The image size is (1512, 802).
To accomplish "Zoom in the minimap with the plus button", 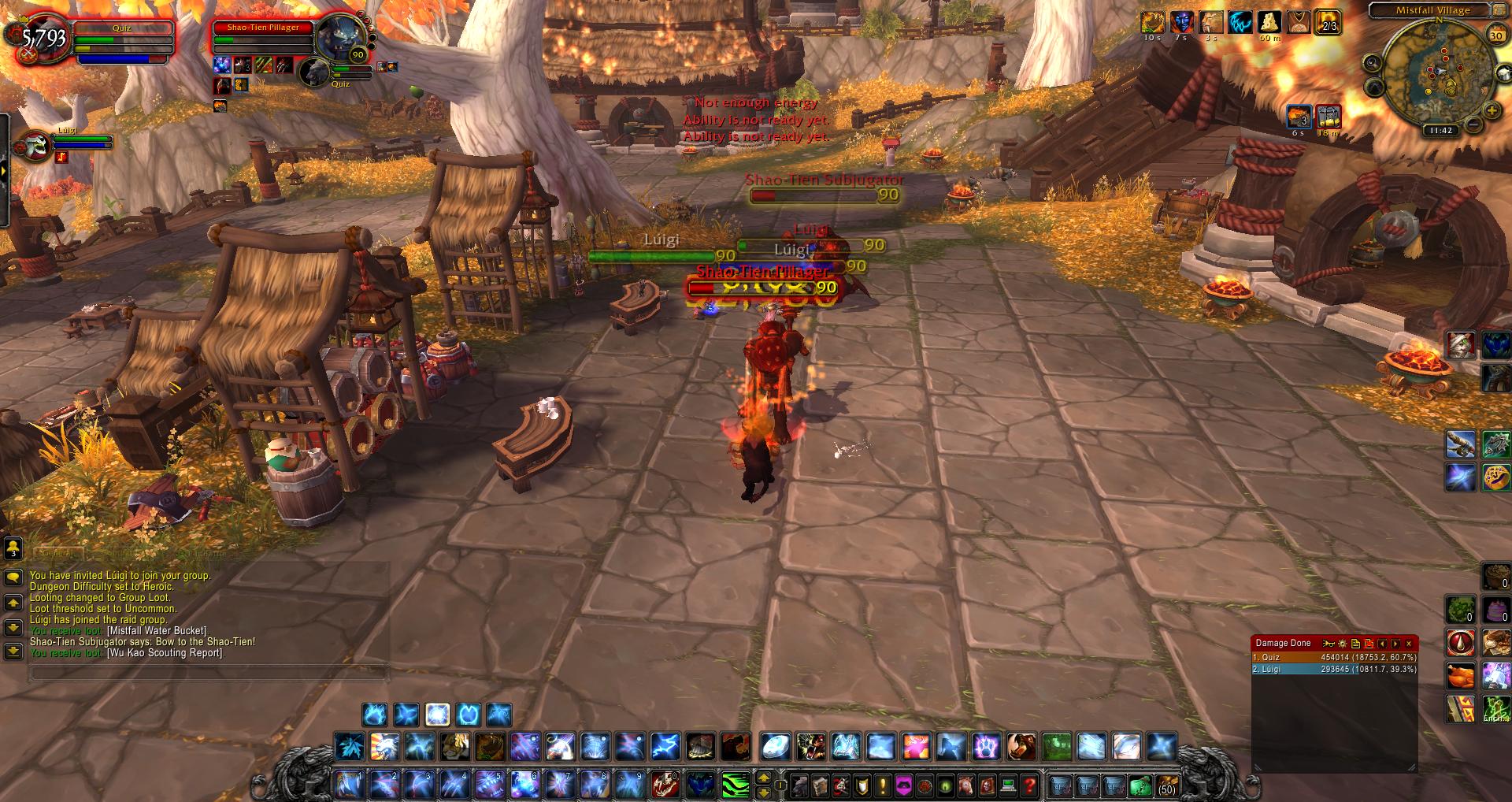I will (1491, 112).
